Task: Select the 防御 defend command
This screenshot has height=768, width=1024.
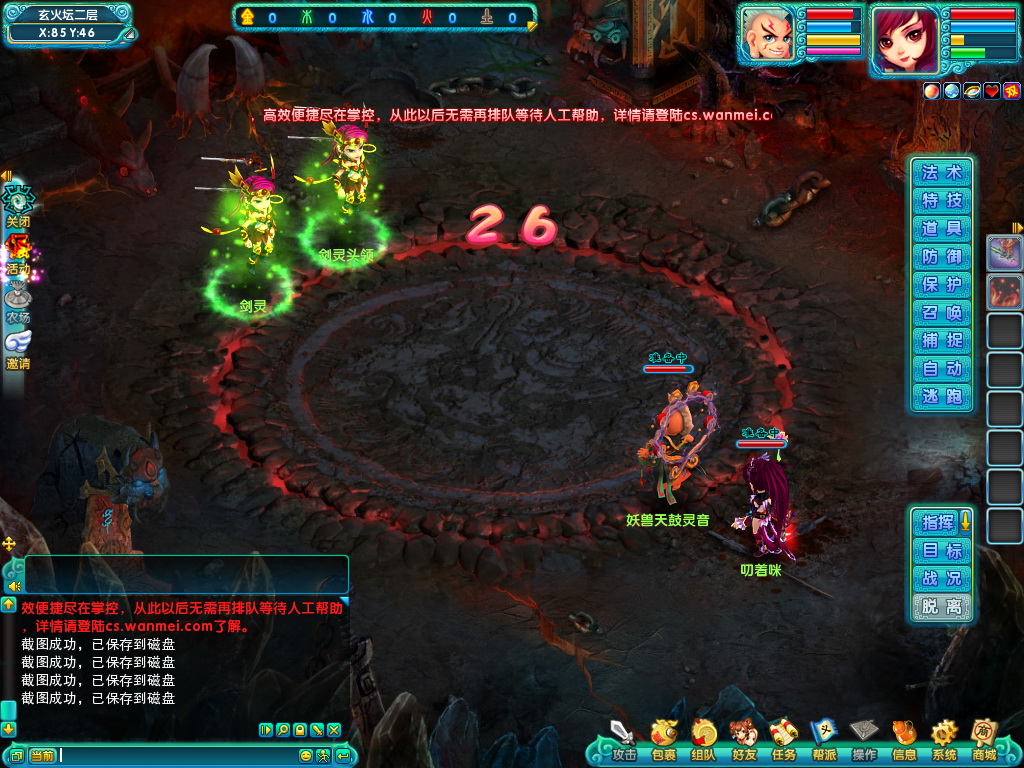Action: coord(941,256)
